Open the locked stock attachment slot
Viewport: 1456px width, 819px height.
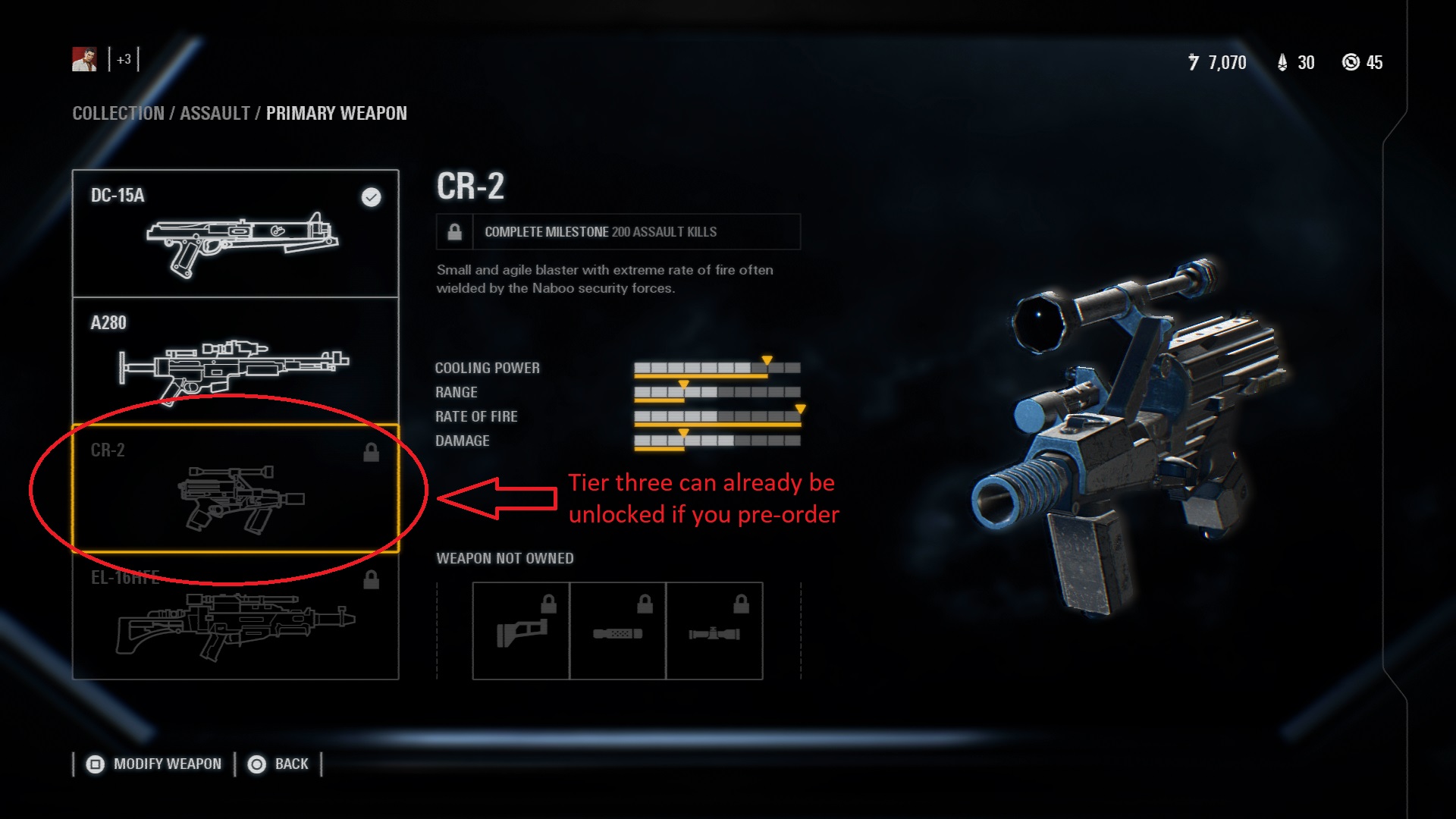click(521, 631)
